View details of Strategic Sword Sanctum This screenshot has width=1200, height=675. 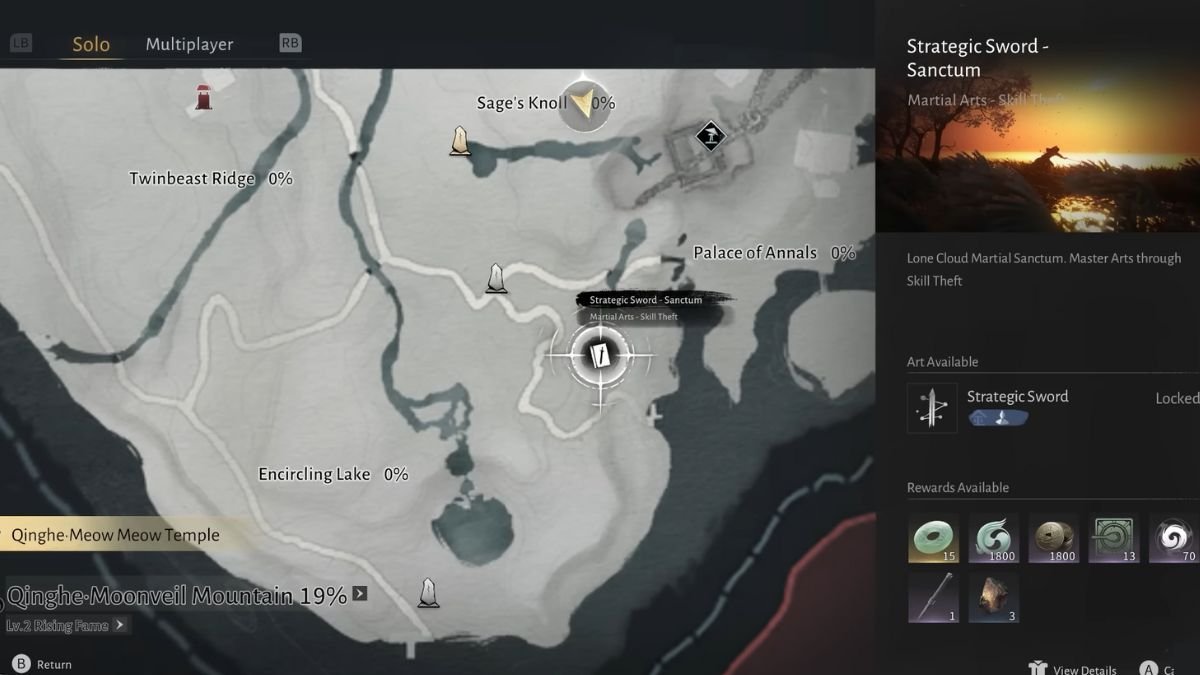tap(1073, 668)
